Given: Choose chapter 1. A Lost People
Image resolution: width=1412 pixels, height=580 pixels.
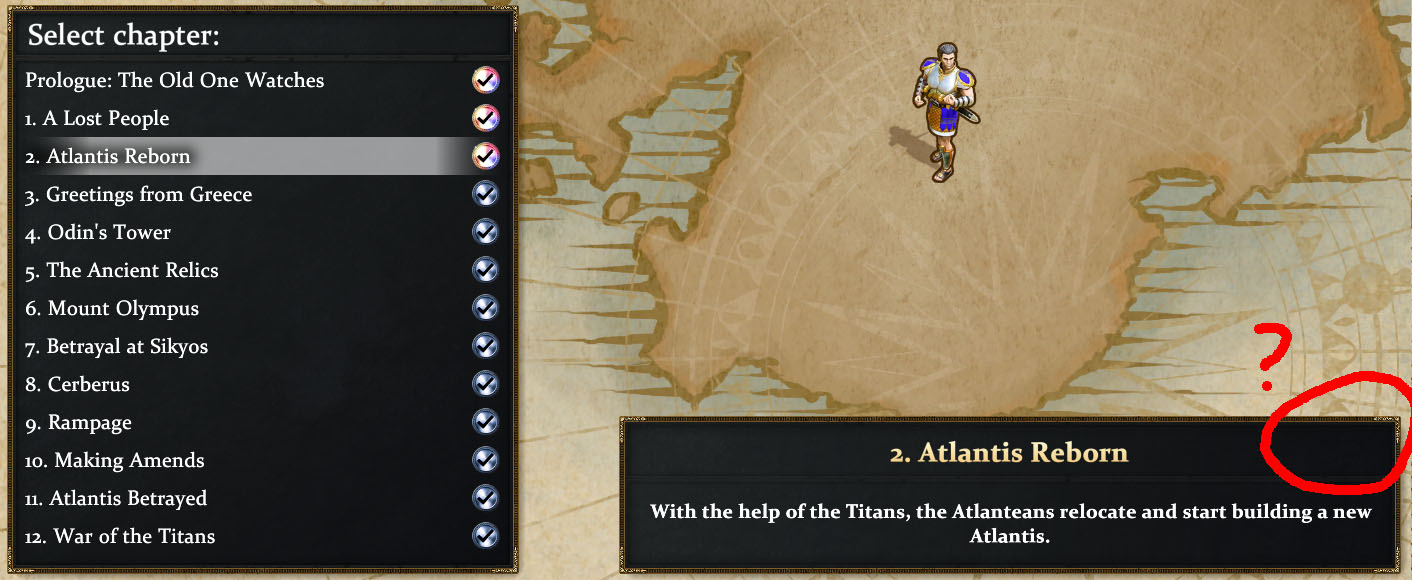Looking at the screenshot, I should [x=98, y=118].
